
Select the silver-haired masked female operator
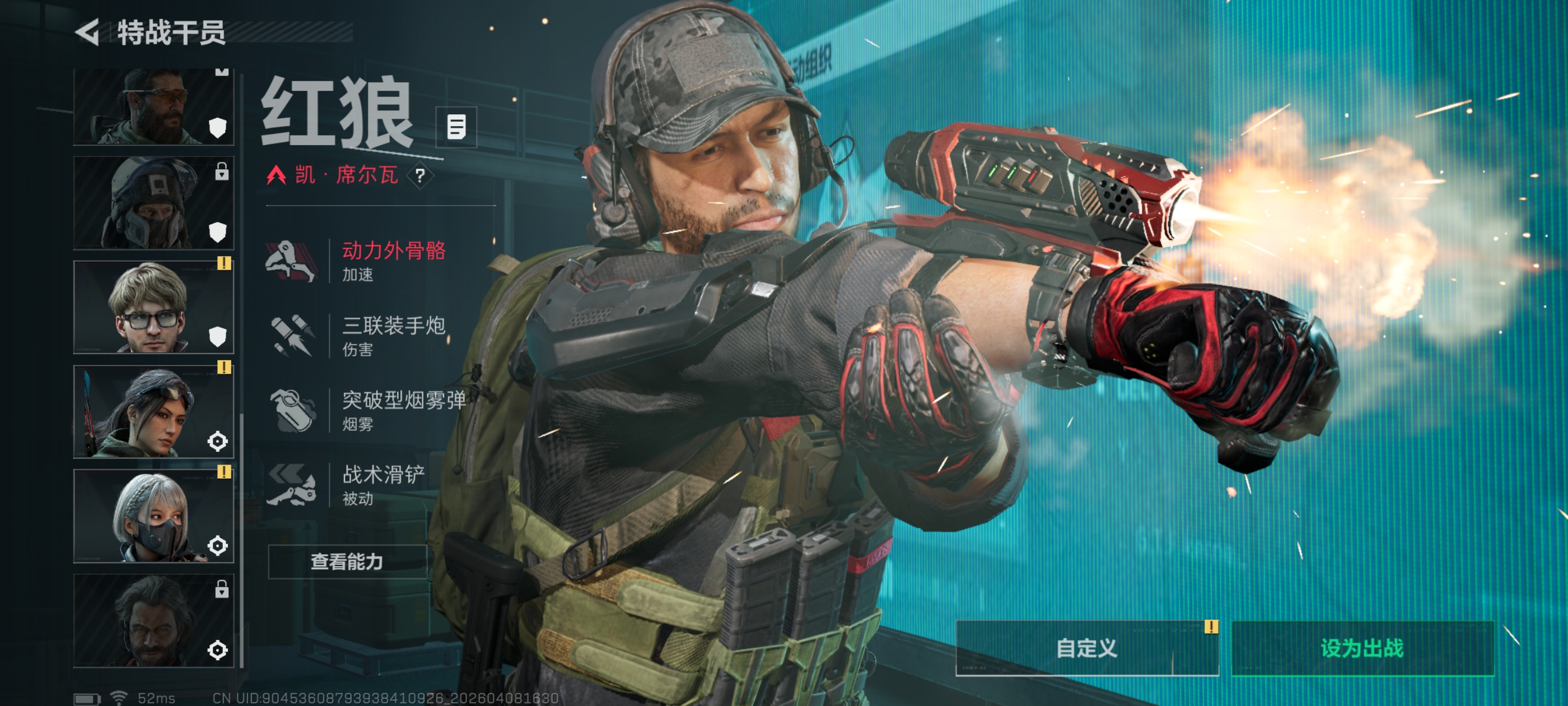[x=153, y=516]
